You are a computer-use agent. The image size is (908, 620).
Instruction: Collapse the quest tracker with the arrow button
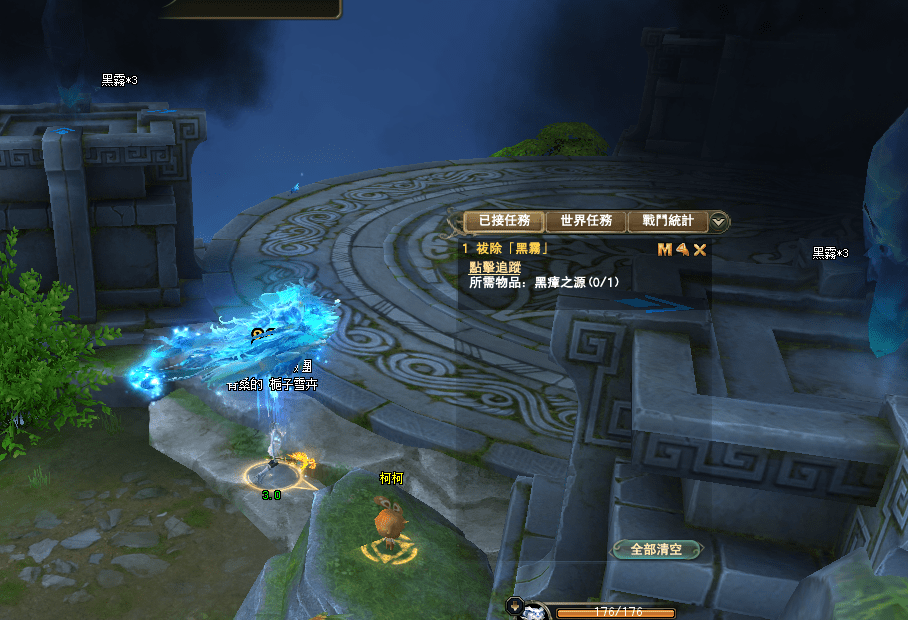719,222
